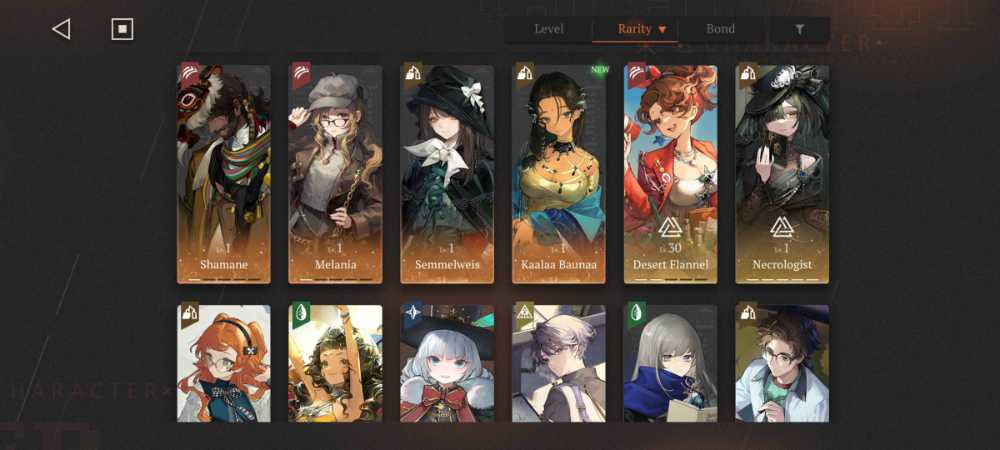View the Desert Flannel card
The image size is (1000, 450).
point(671,174)
